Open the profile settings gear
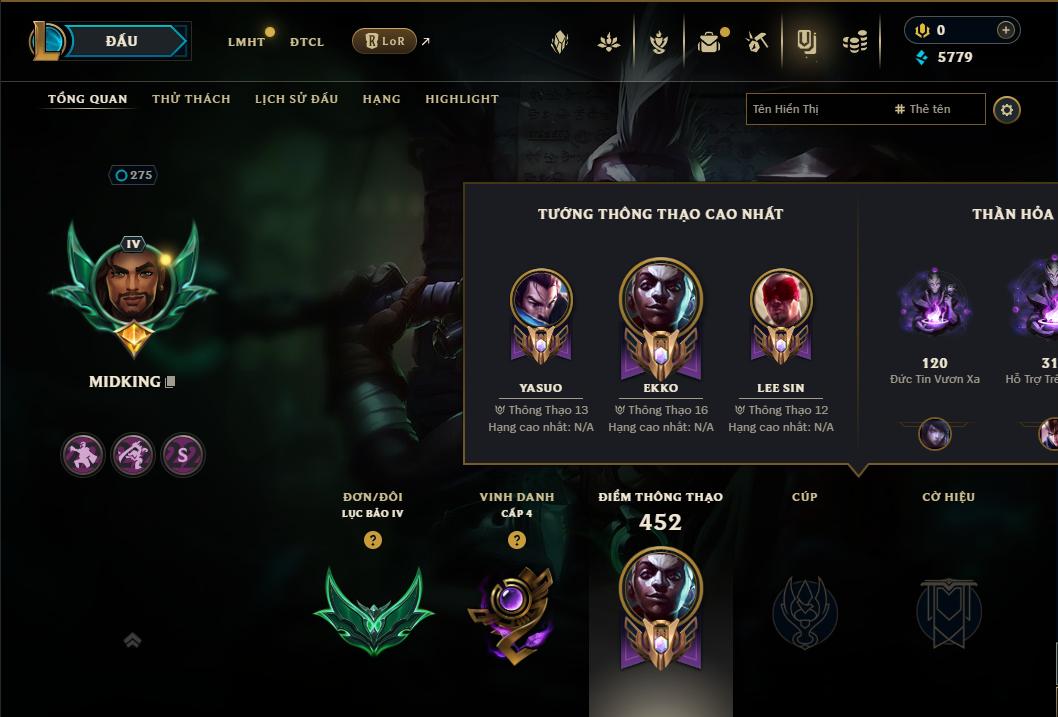Screen dimensions: 1058x717 click(1007, 109)
